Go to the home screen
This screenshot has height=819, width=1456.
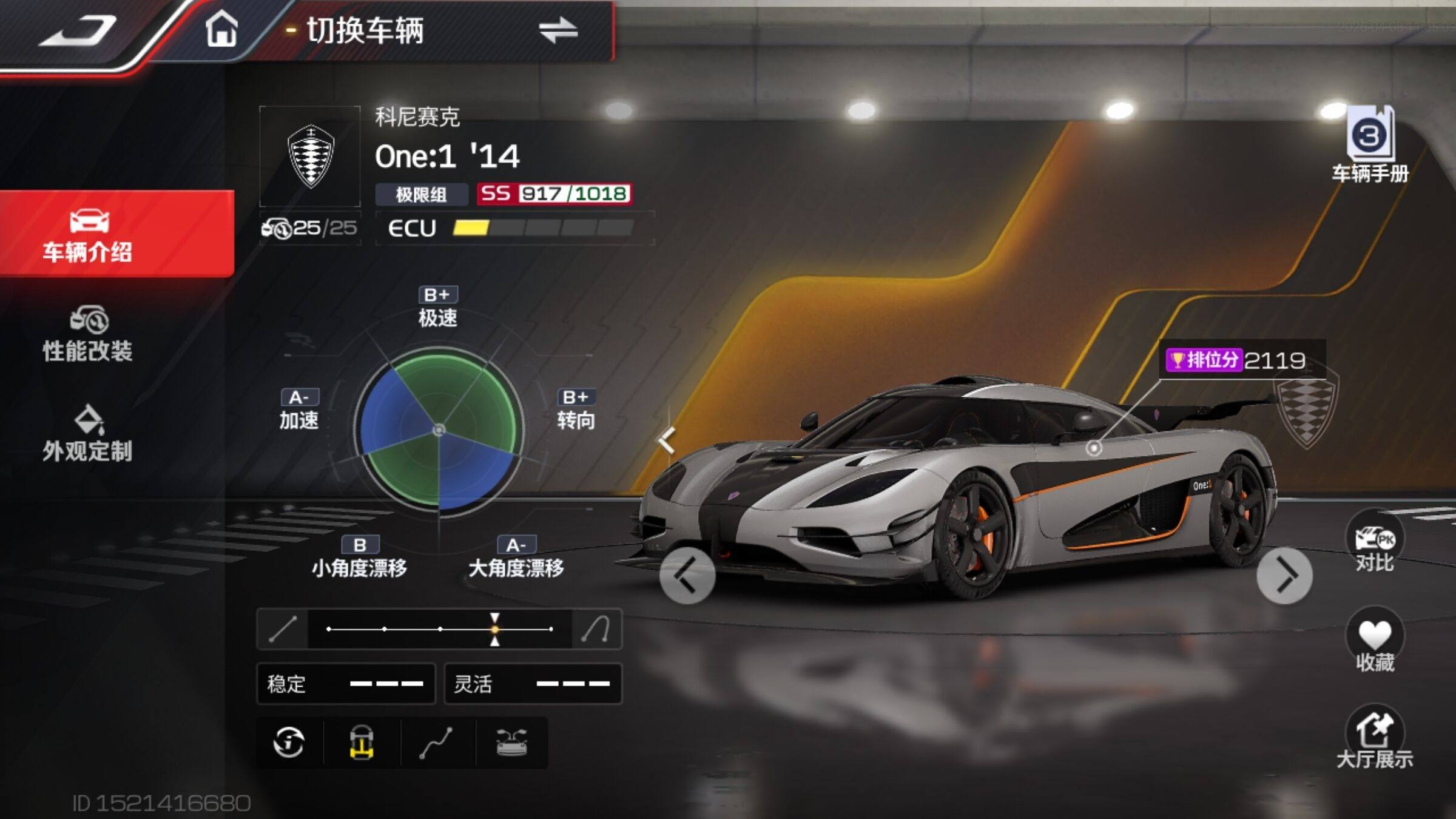coord(221,29)
